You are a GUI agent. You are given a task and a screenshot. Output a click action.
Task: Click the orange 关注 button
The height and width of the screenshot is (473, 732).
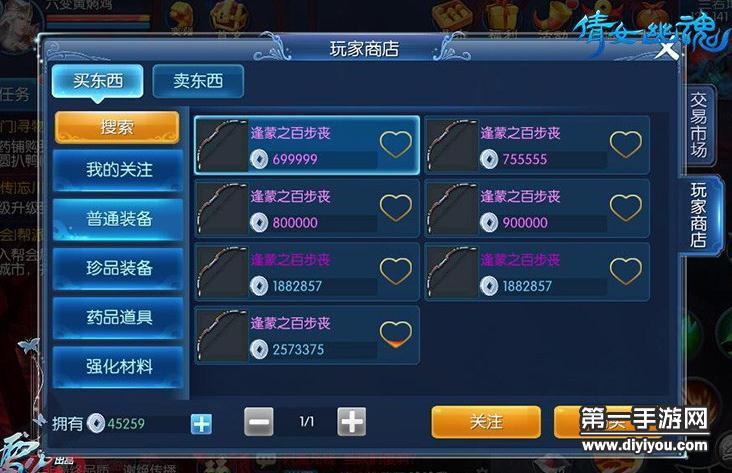pos(486,422)
